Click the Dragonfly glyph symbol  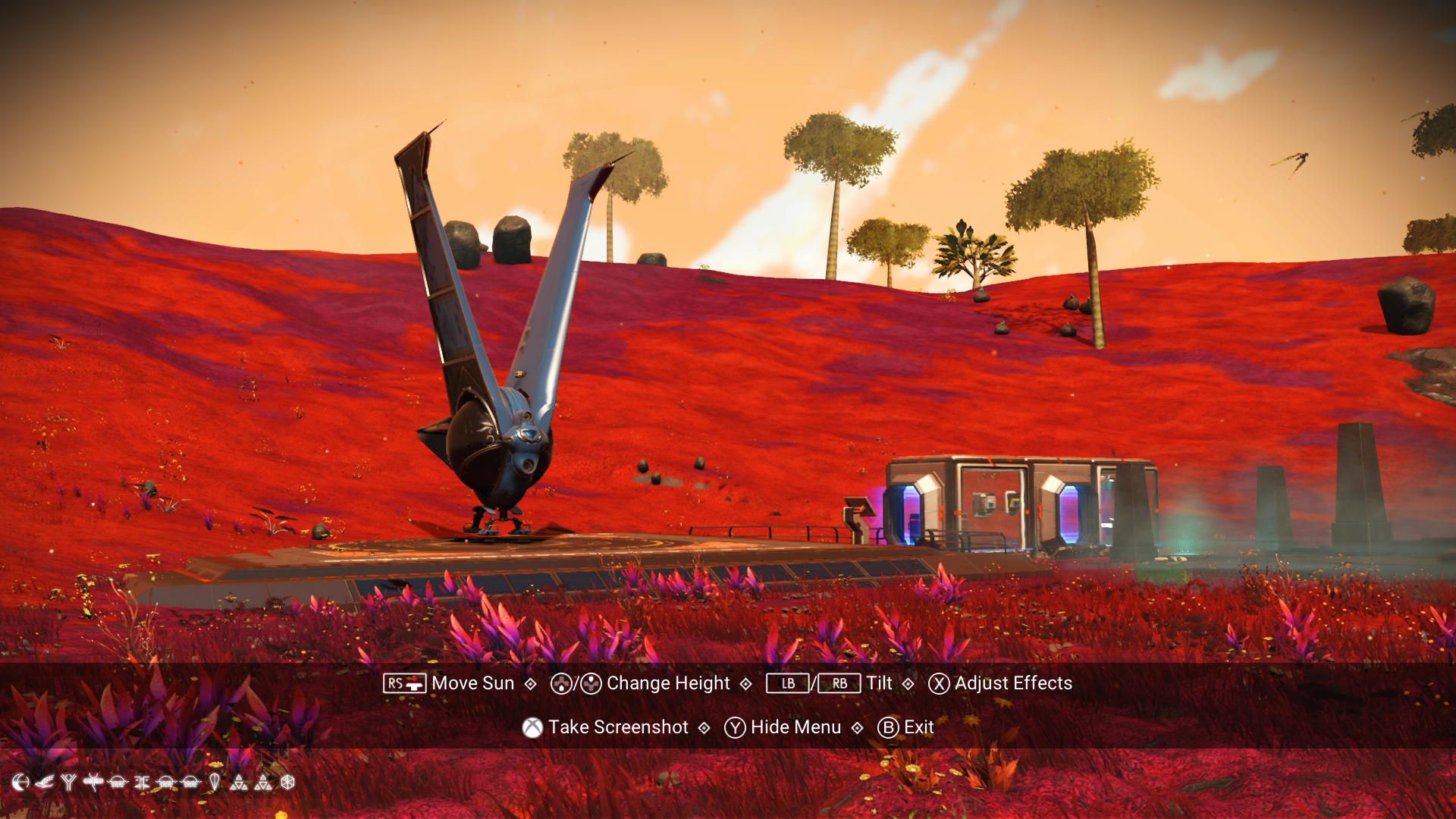click(93, 783)
